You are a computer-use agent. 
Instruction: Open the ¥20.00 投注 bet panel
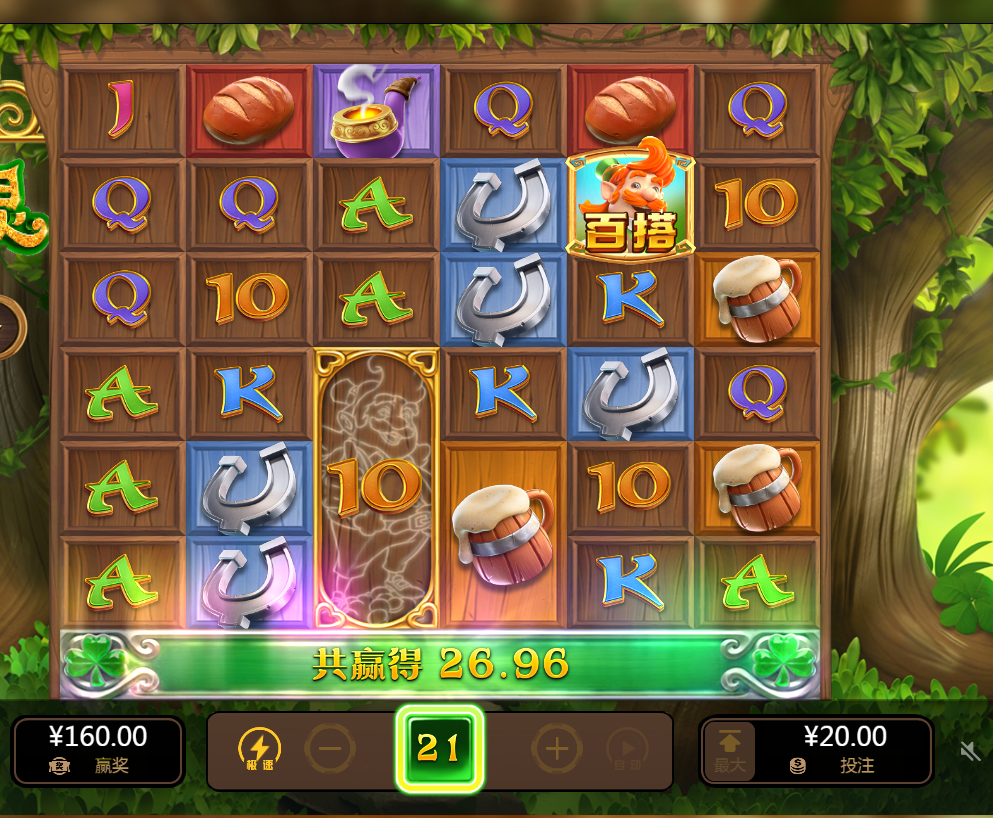[843, 750]
